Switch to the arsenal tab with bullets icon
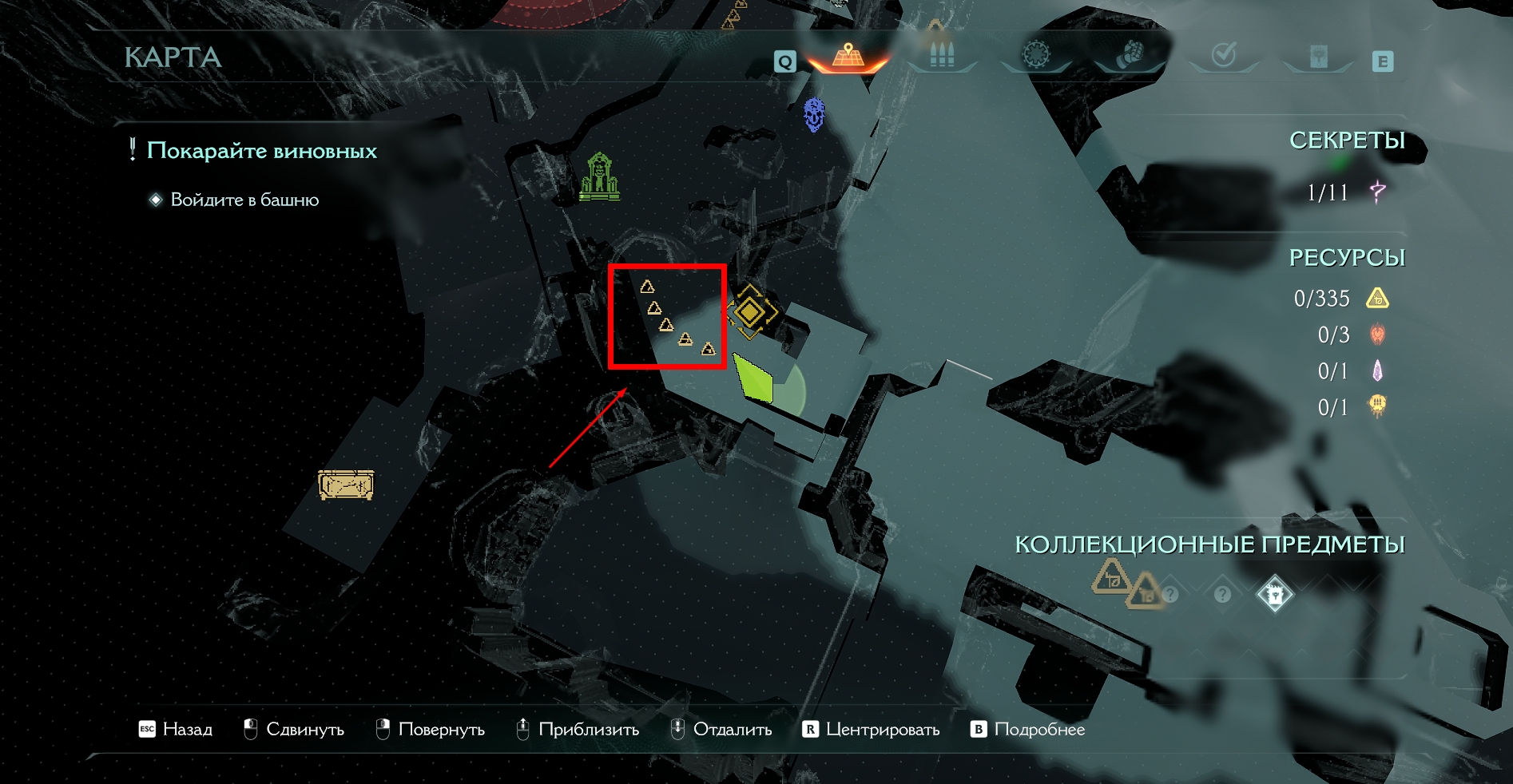This screenshot has width=1513, height=784. click(x=942, y=55)
